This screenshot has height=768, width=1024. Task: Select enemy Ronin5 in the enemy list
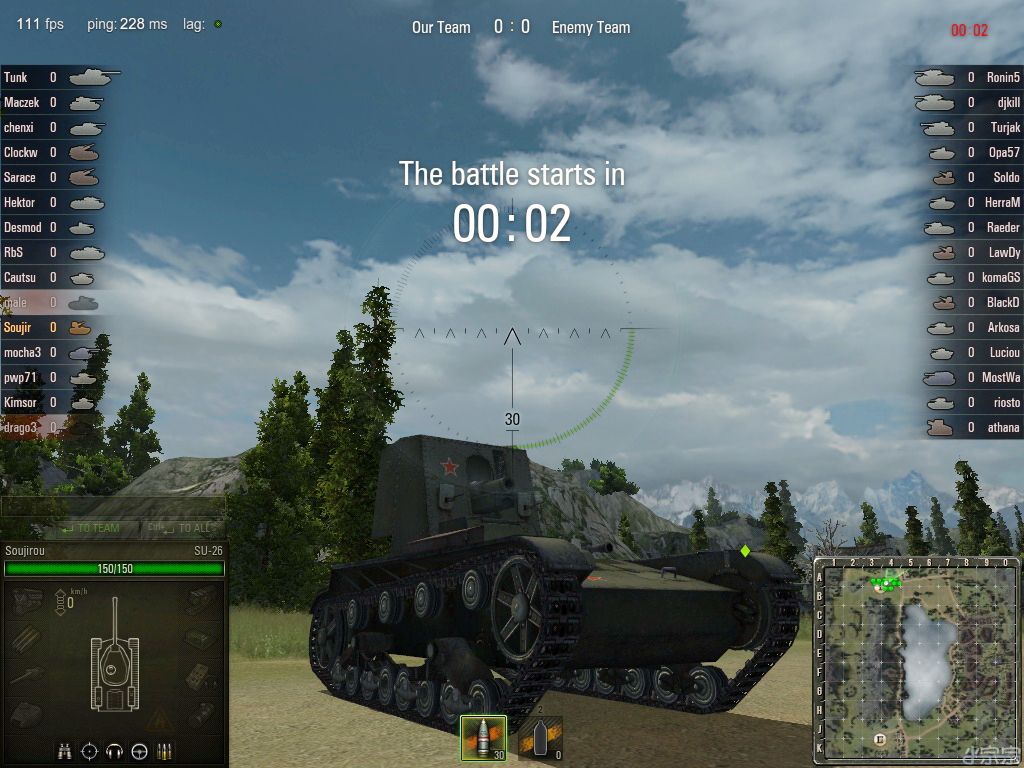[968, 77]
